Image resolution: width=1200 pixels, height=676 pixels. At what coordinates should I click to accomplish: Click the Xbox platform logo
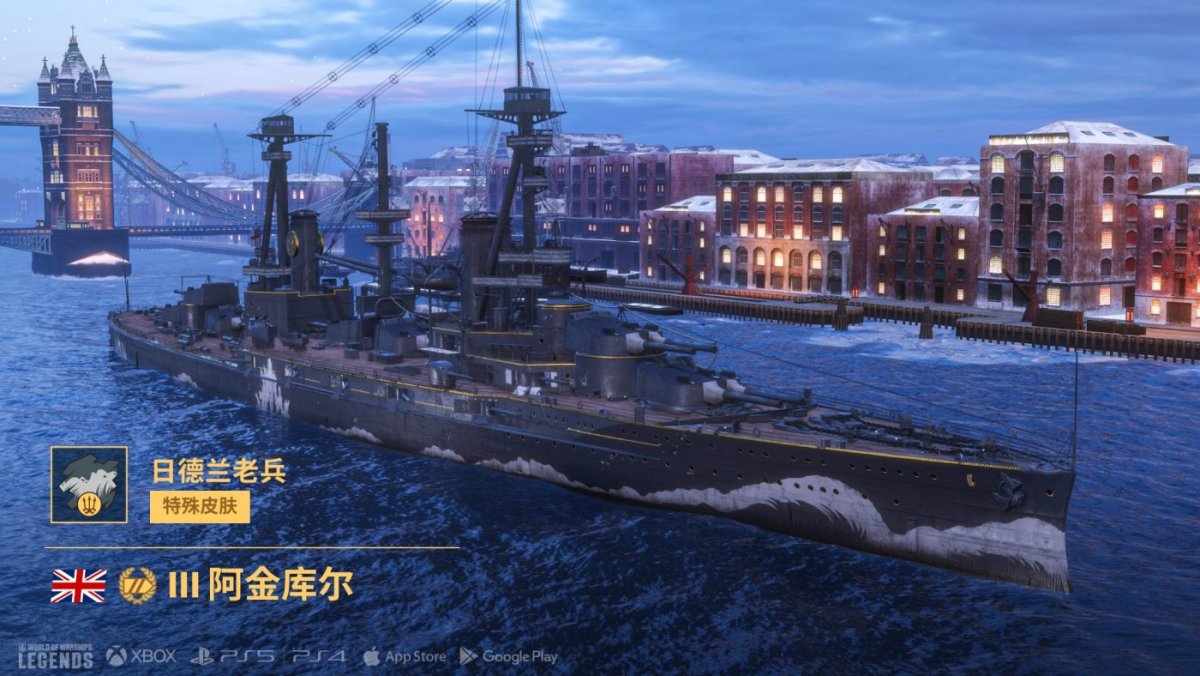pos(141,656)
